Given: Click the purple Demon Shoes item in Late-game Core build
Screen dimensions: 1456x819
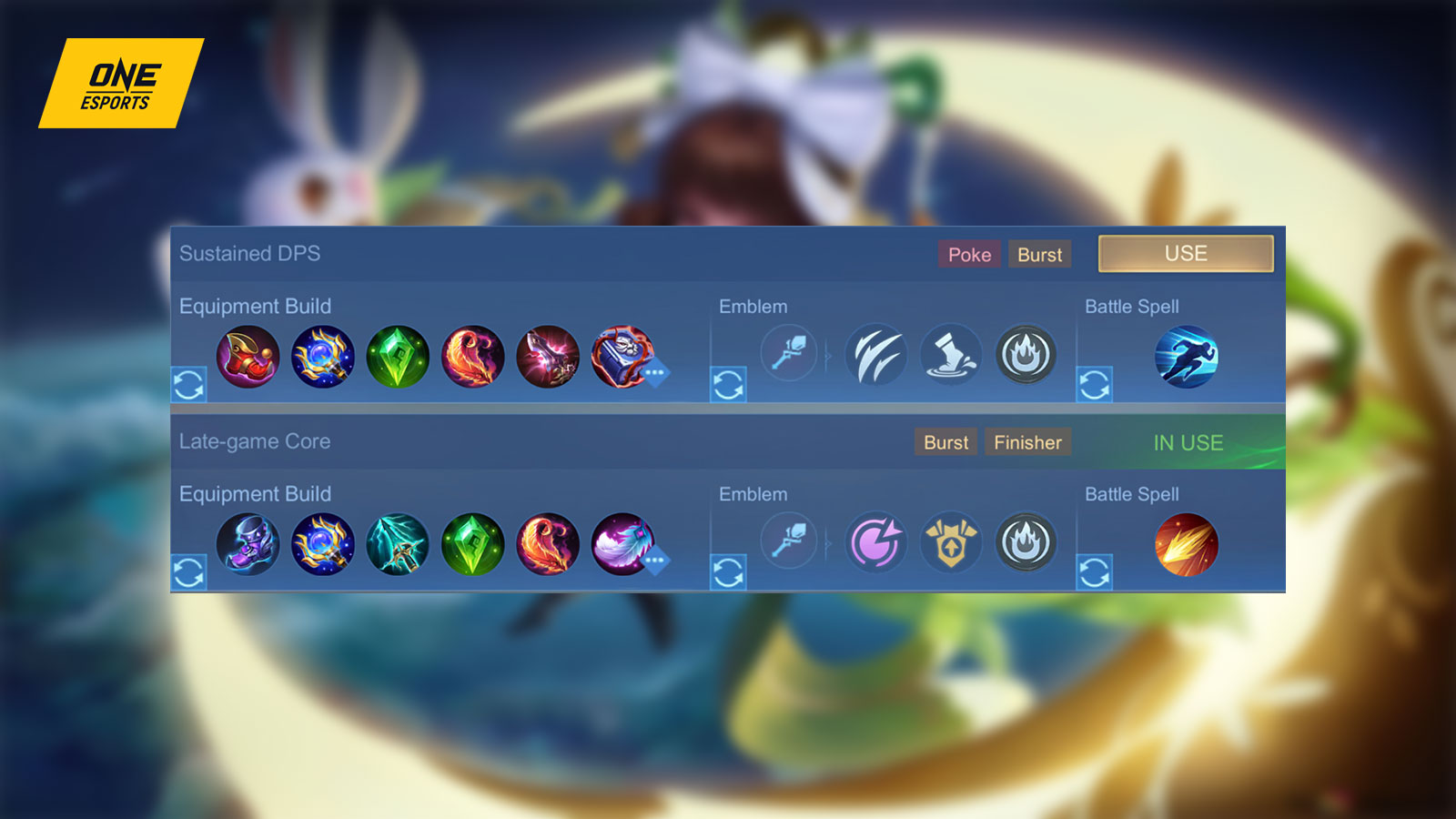Looking at the screenshot, I should [248, 544].
